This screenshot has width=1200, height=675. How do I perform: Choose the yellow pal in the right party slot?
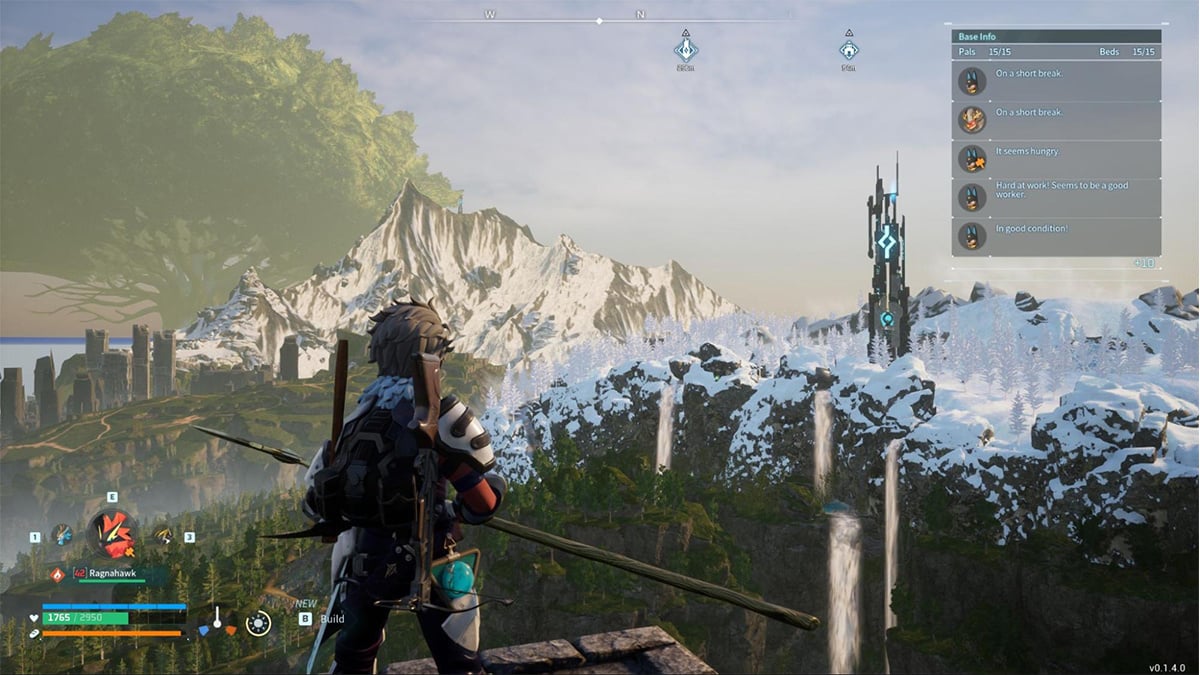tap(161, 536)
